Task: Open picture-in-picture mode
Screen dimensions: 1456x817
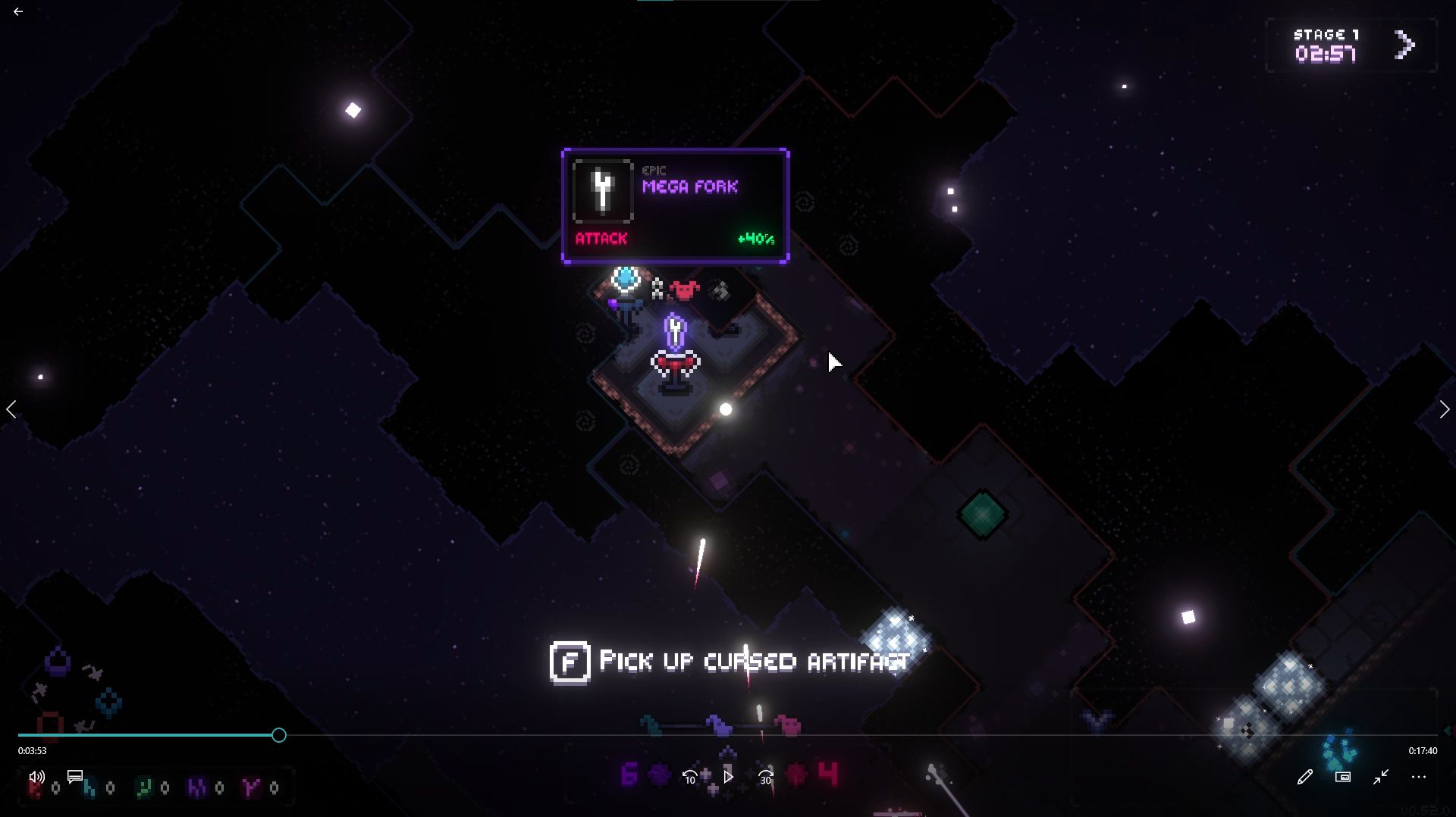Action: (1342, 777)
